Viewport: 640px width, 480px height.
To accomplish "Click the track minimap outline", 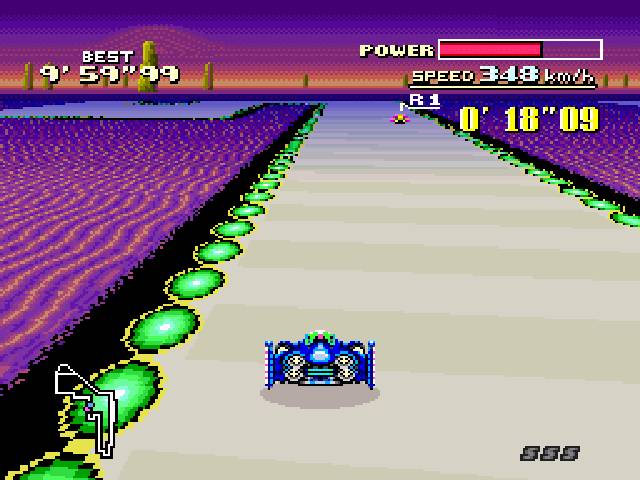I will [x=88, y=407].
